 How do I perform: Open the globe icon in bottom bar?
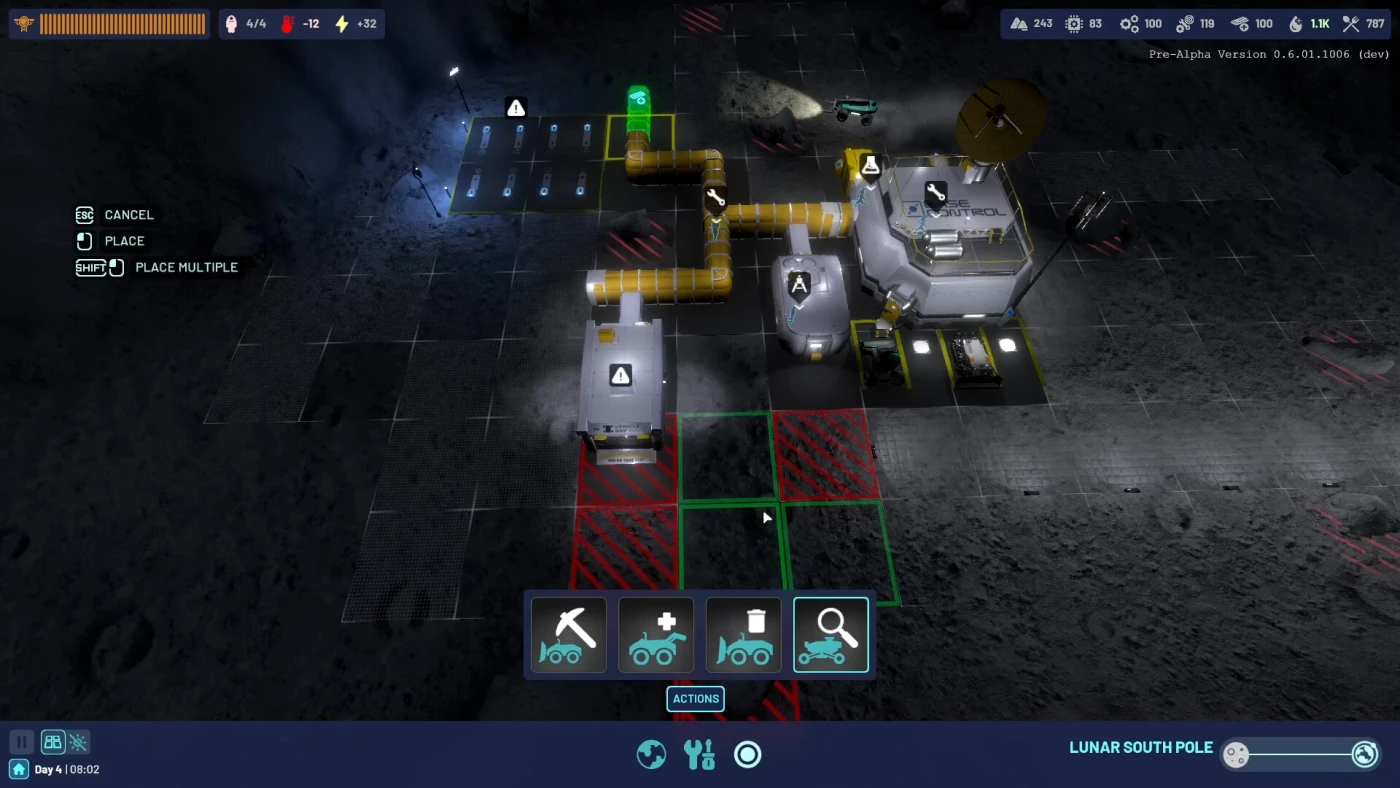[651, 754]
